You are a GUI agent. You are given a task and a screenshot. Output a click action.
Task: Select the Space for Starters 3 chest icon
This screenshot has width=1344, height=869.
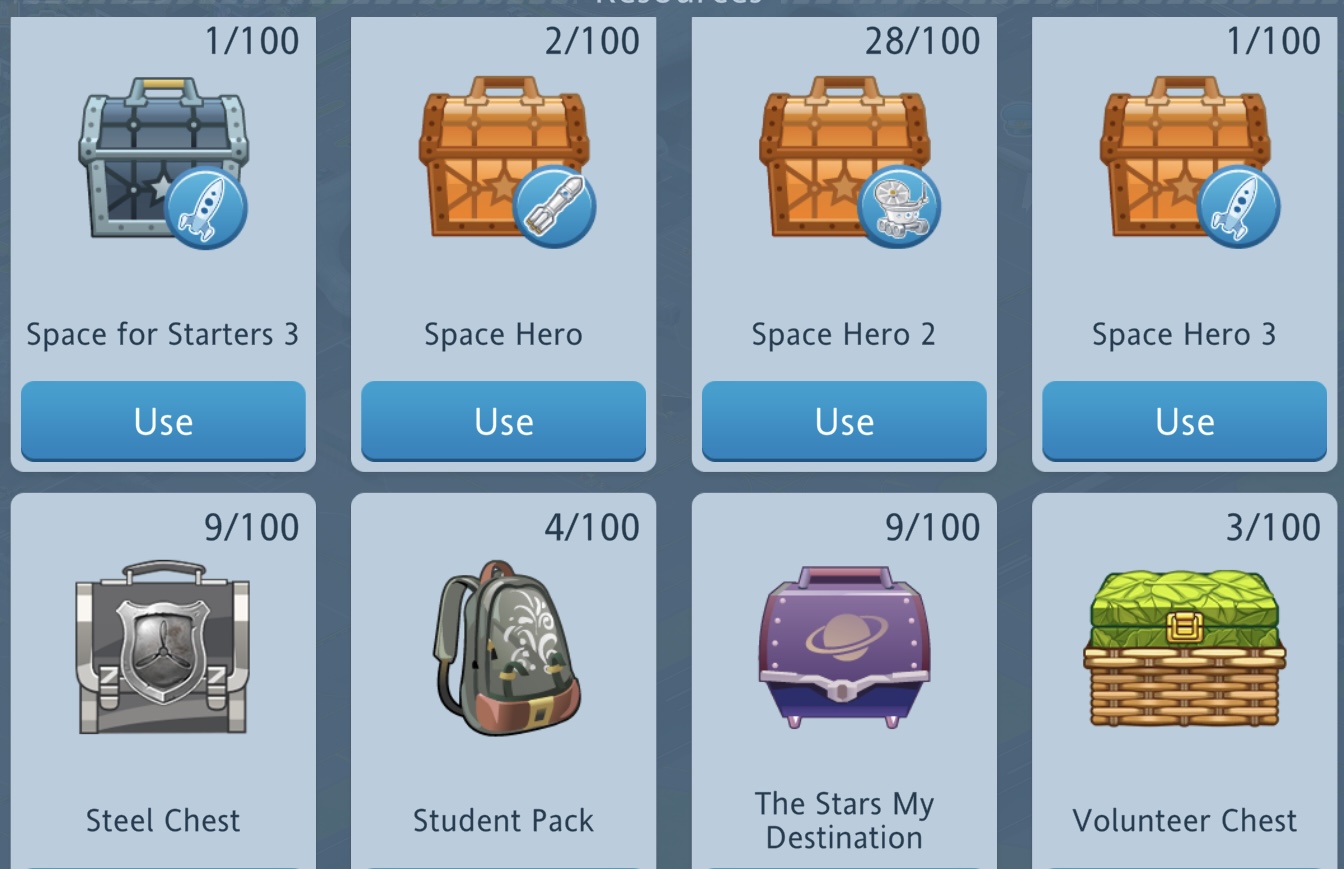point(163,160)
